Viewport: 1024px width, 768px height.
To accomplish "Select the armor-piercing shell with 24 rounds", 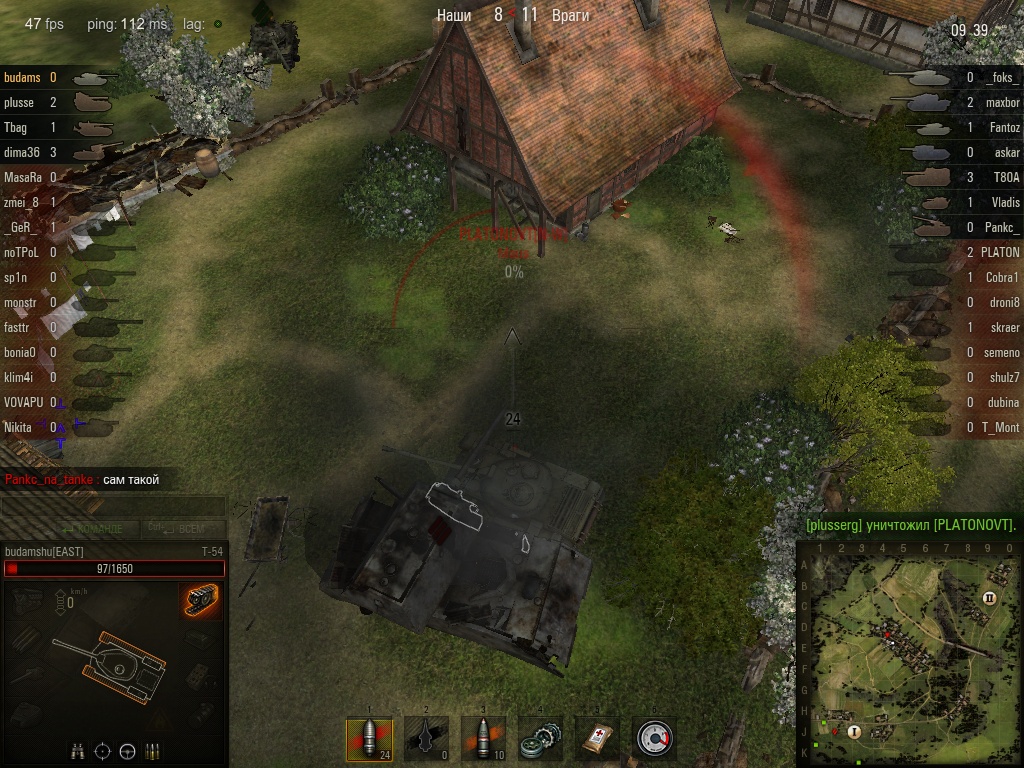I will (368, 739).
